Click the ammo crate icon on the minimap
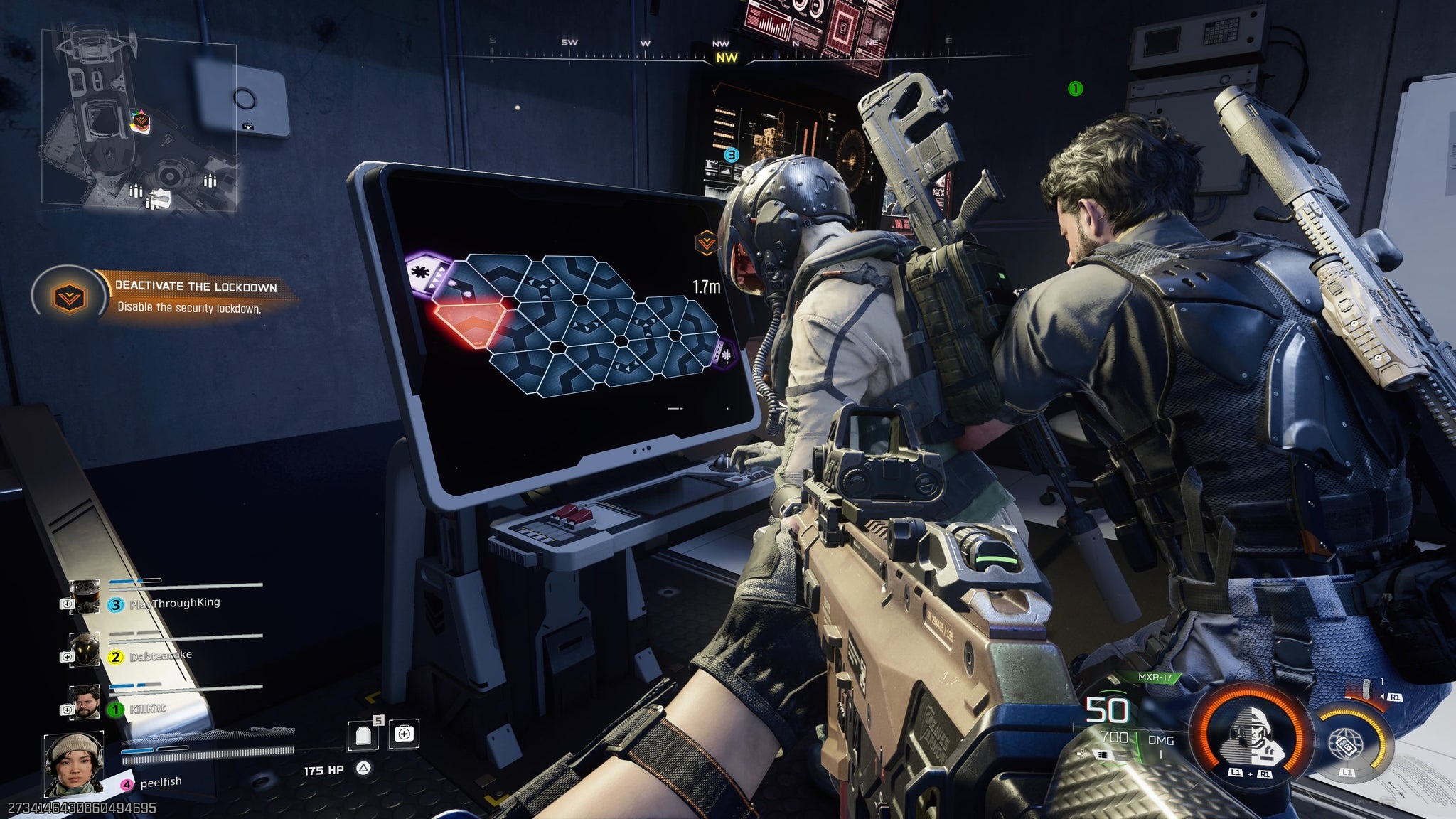Image resolution: width=1456 pixels, height=819 pixels. tap(136, 191)
